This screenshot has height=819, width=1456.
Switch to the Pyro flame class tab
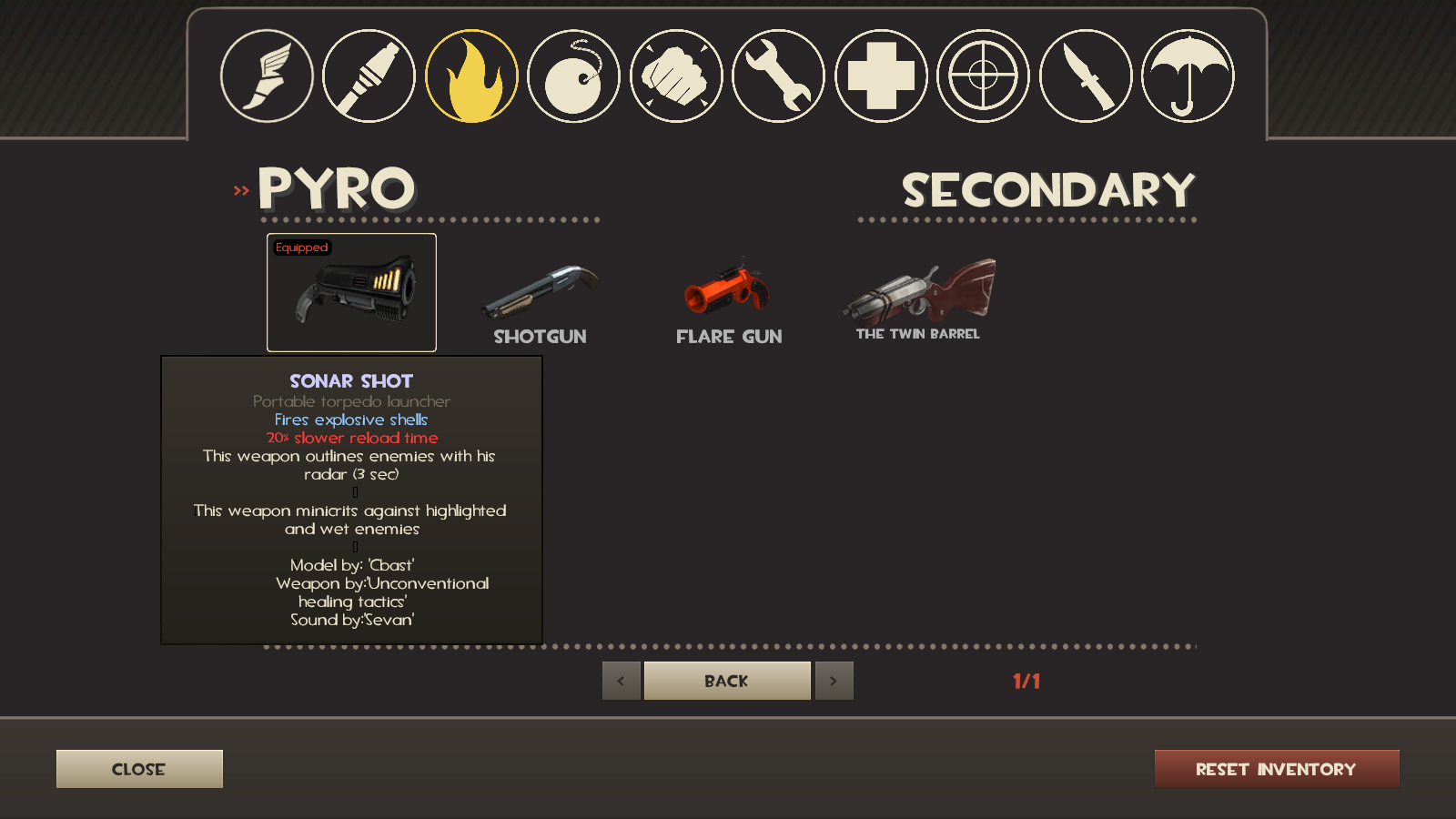(x=470, y=76)
